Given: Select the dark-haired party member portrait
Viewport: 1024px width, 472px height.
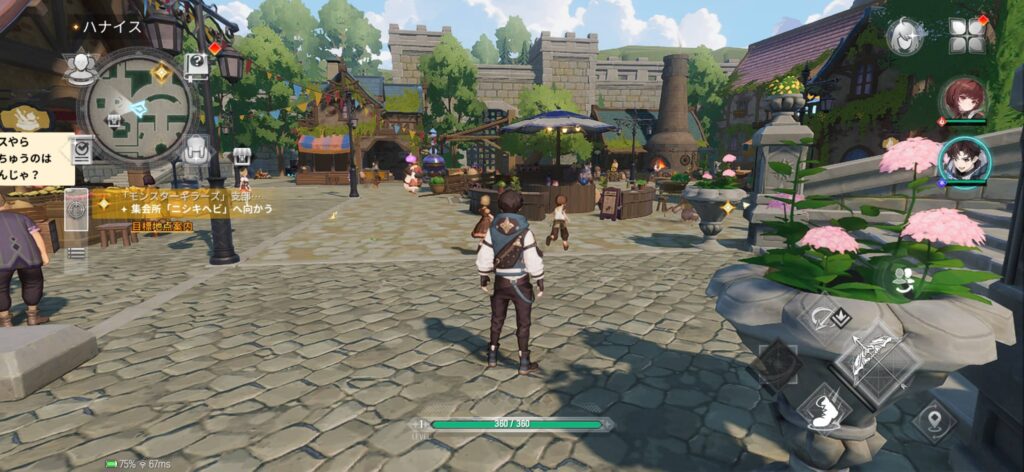Looking at the screenshot, I should coord(964,160).
